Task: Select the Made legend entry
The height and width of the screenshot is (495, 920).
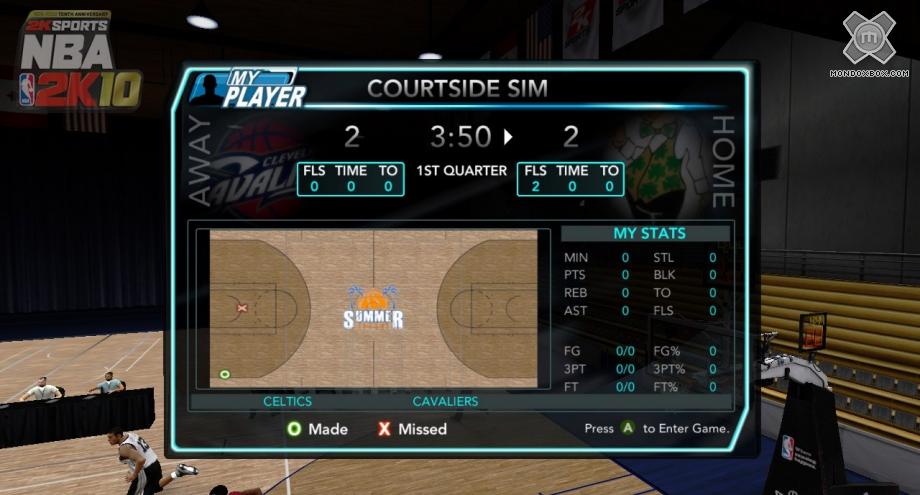Action: click(318, 429)
